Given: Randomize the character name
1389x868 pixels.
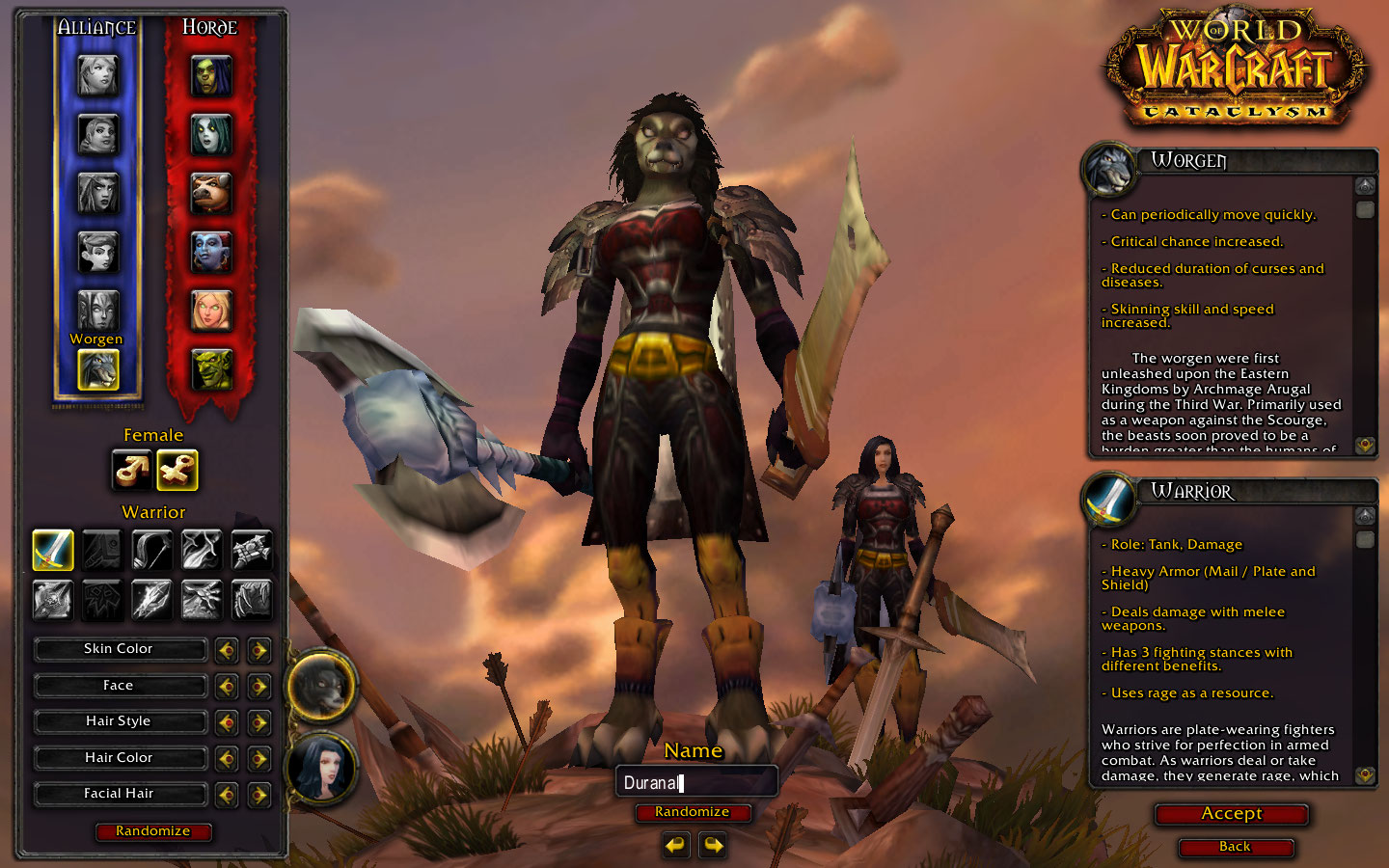Looking at the screenshot, I should (692, 812).
